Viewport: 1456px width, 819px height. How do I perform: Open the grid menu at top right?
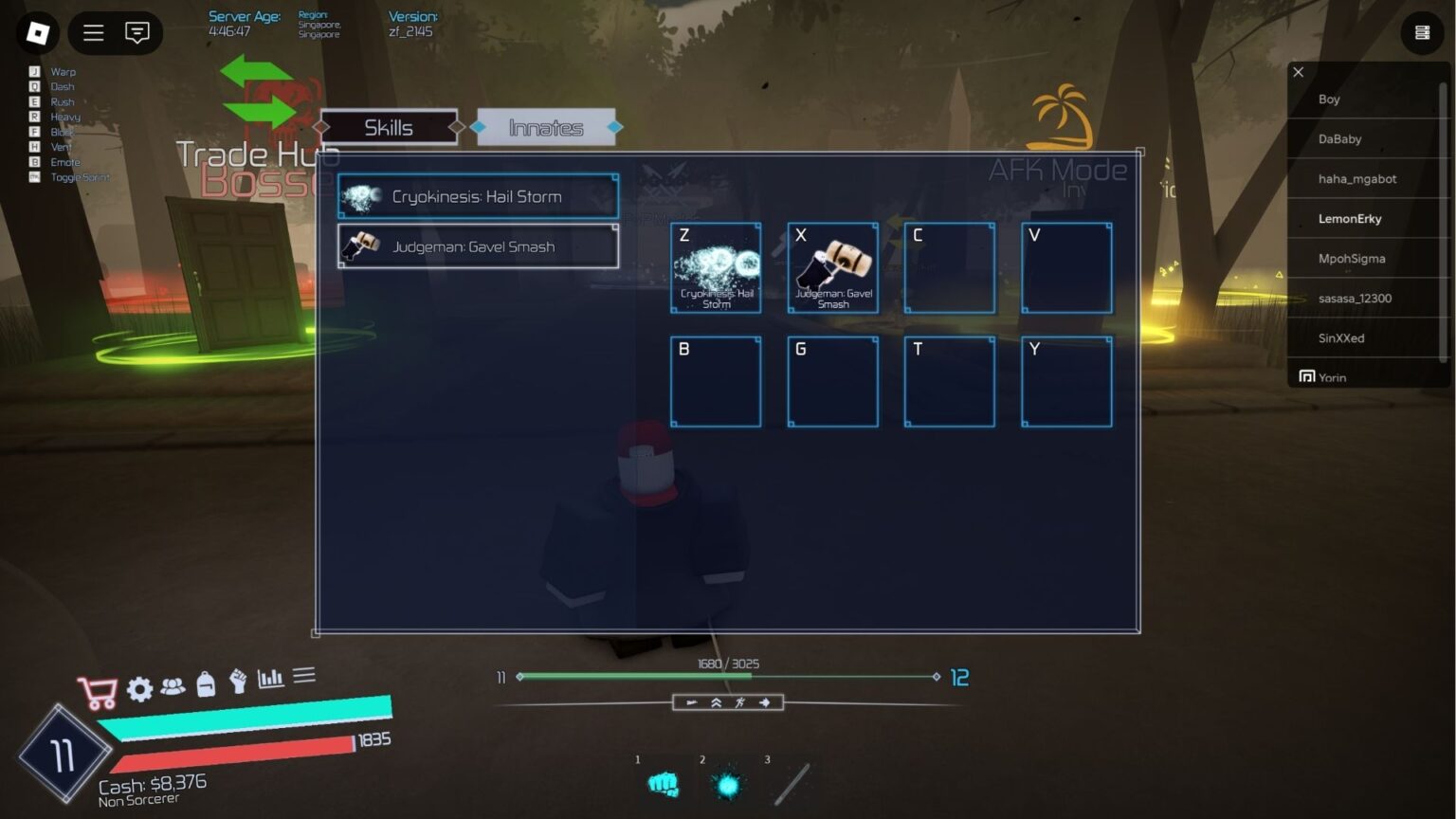coord(1422,32)
